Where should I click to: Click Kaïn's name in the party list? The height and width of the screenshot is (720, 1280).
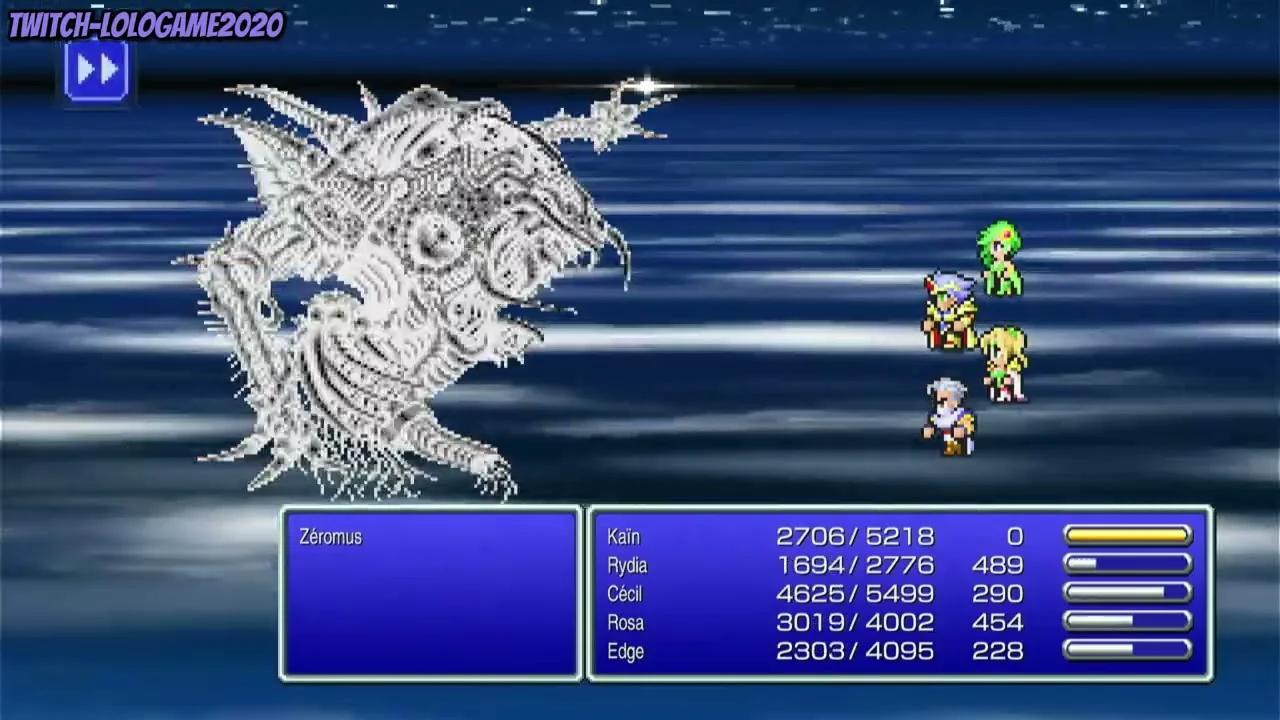[625, 537]
